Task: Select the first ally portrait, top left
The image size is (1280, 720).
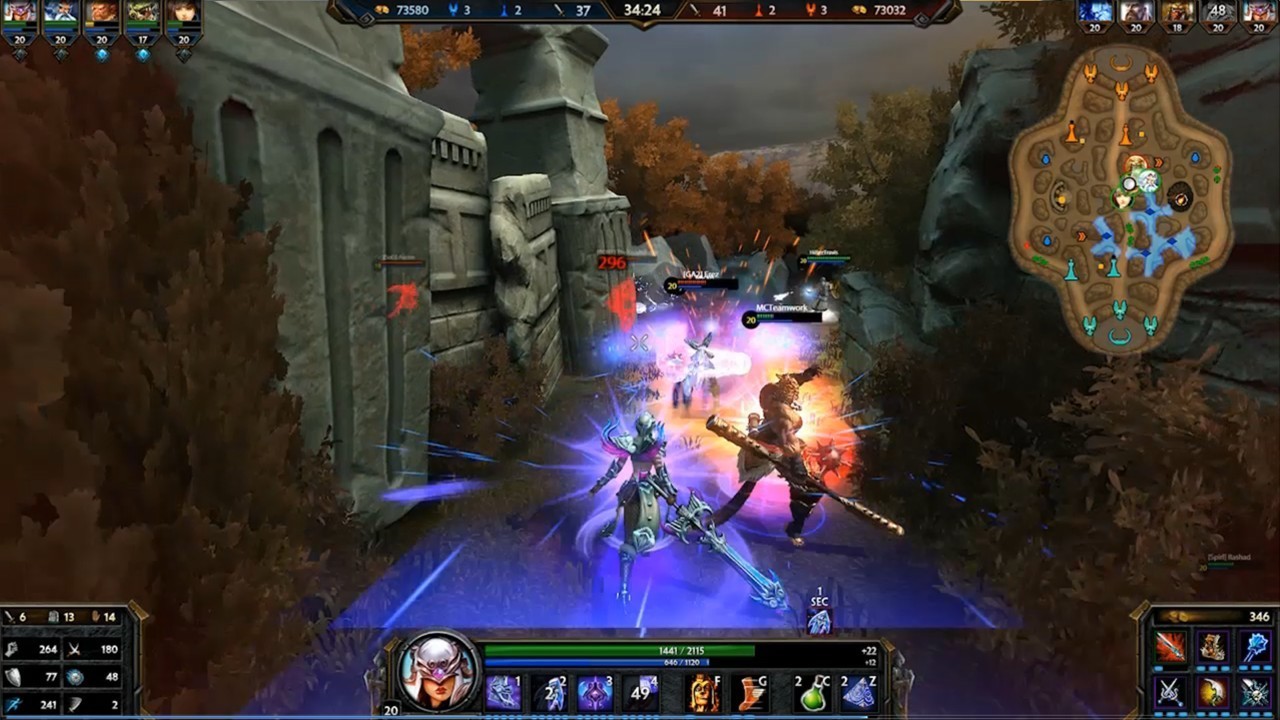Action: click(19, 14)
